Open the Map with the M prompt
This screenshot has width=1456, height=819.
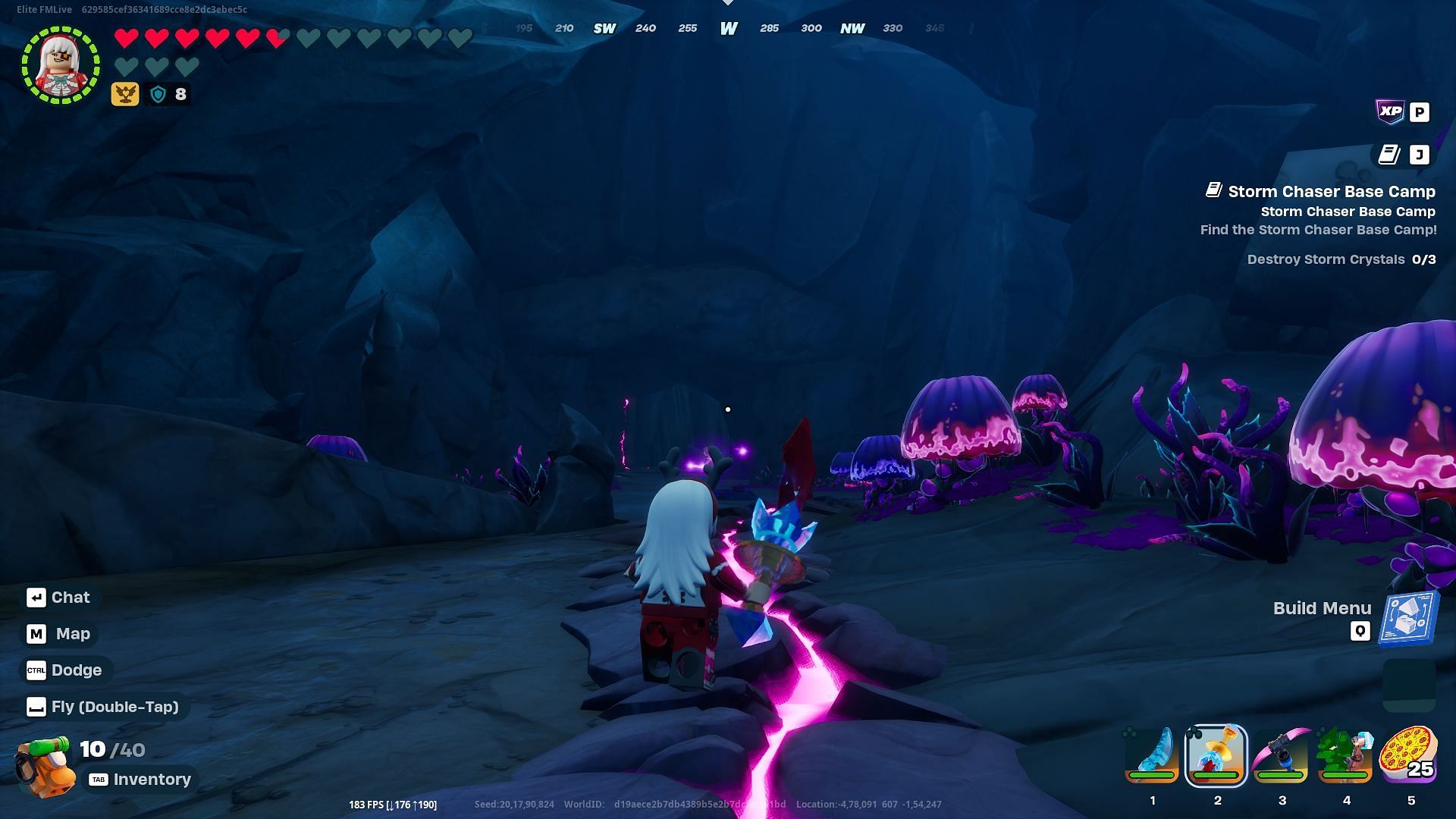pyautogui.click(x=58, y=633)
